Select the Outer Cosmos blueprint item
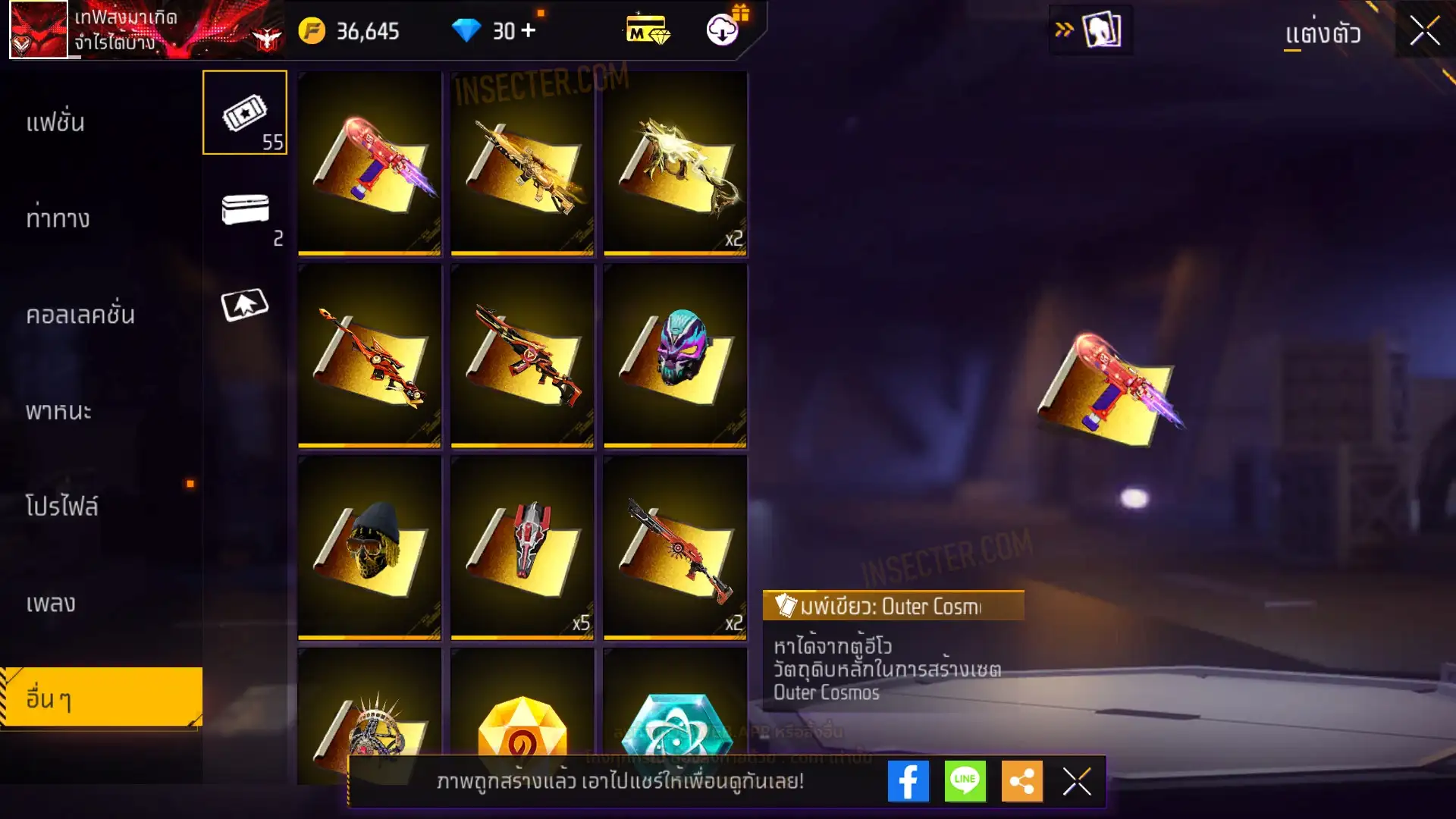The height and width of the screenshot is (819, 1456). coord(369,163)
